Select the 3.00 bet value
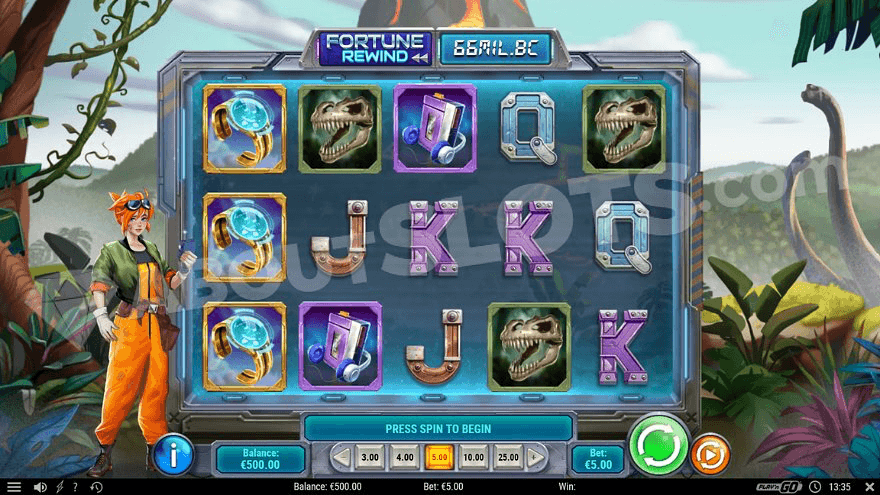Screen dimensions: 880x495 (370, 458)
